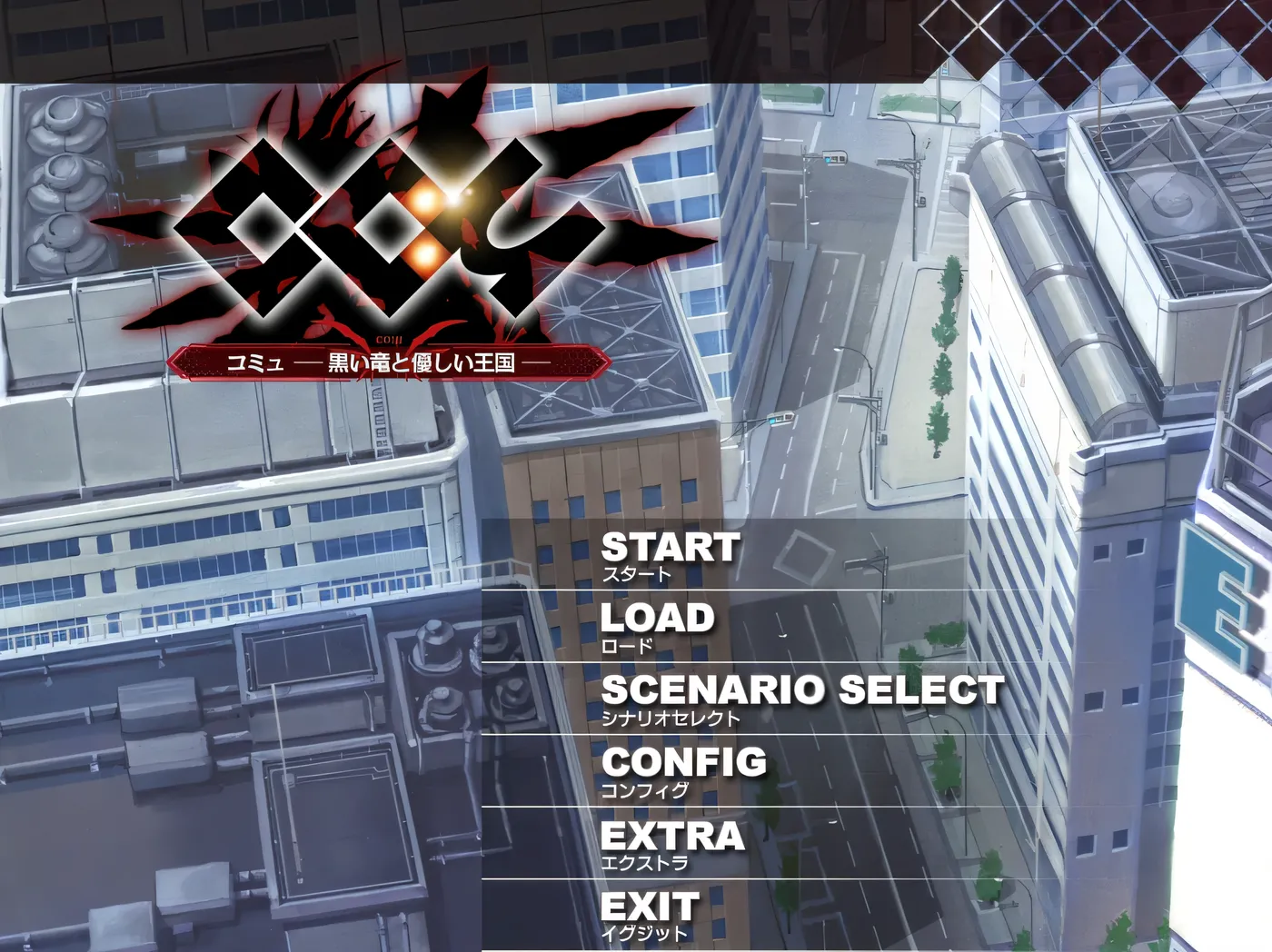Click EXIT to quit the game

pos(650,913)
